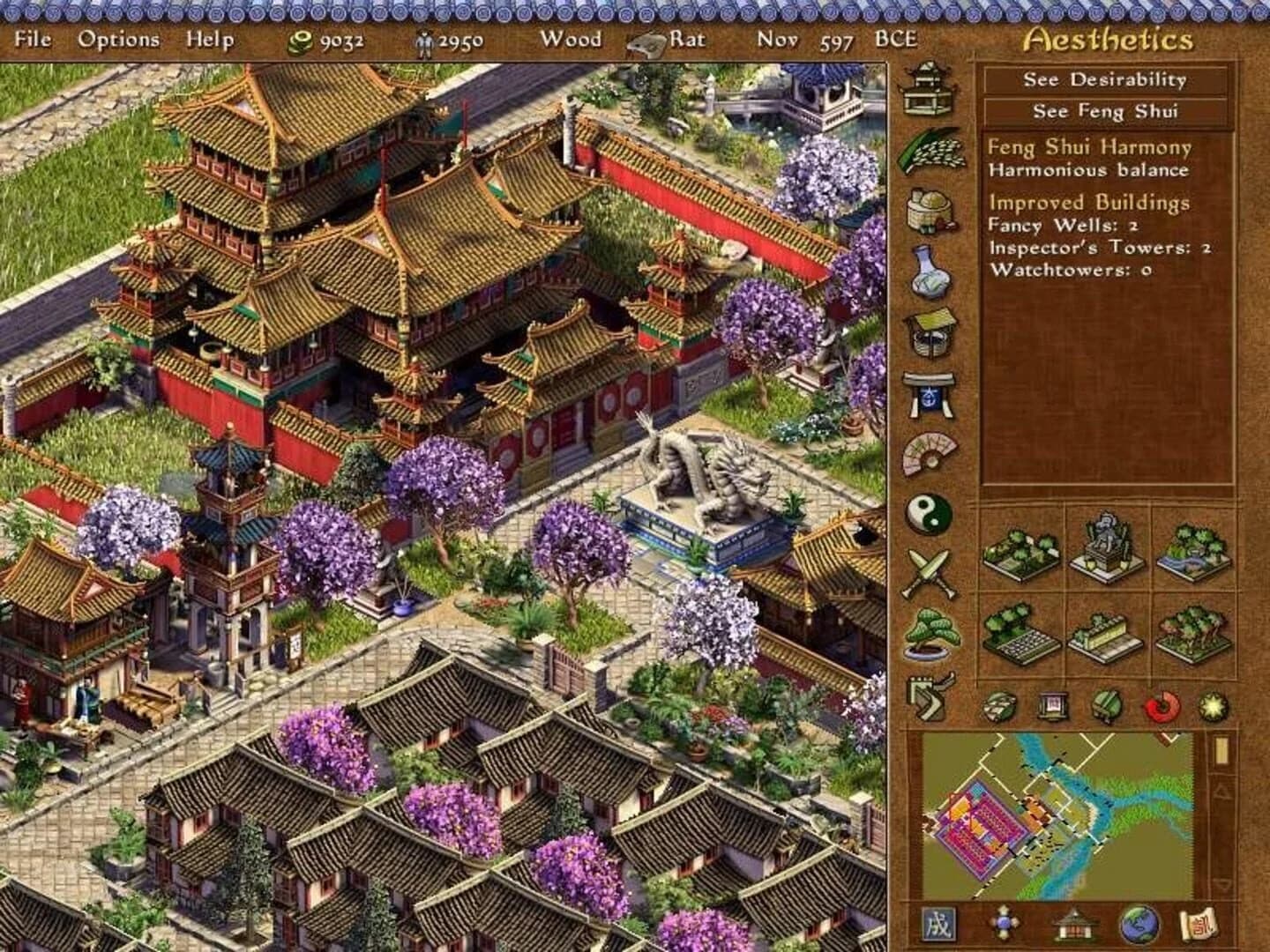
Task: Toggle the See Feng Shui overlay
Action: (1103, 112)
